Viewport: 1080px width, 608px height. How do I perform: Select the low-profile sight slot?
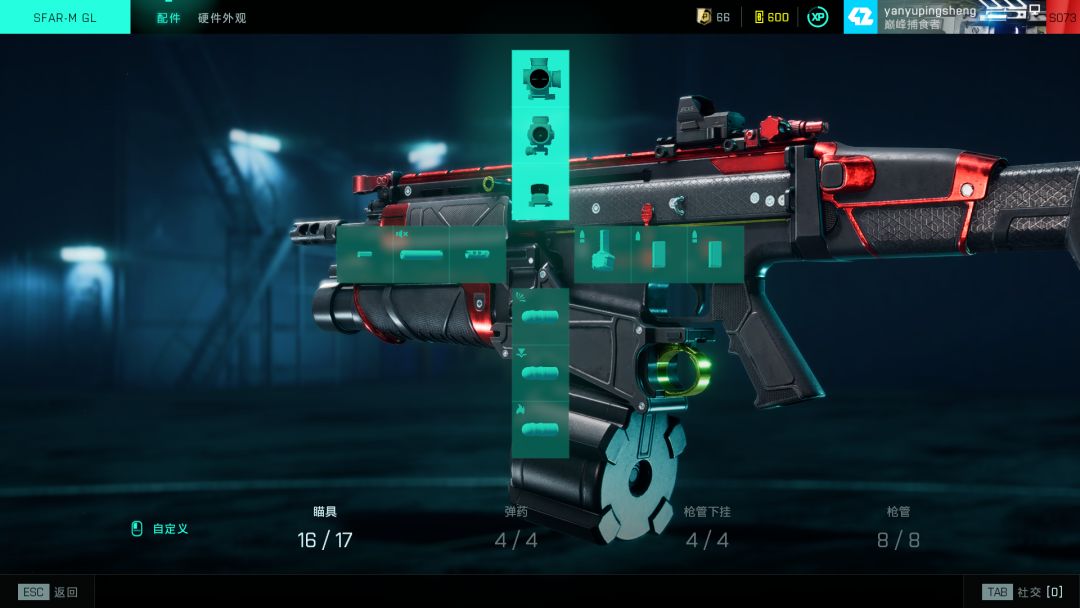pyautogui.click(x=540, y=192)
